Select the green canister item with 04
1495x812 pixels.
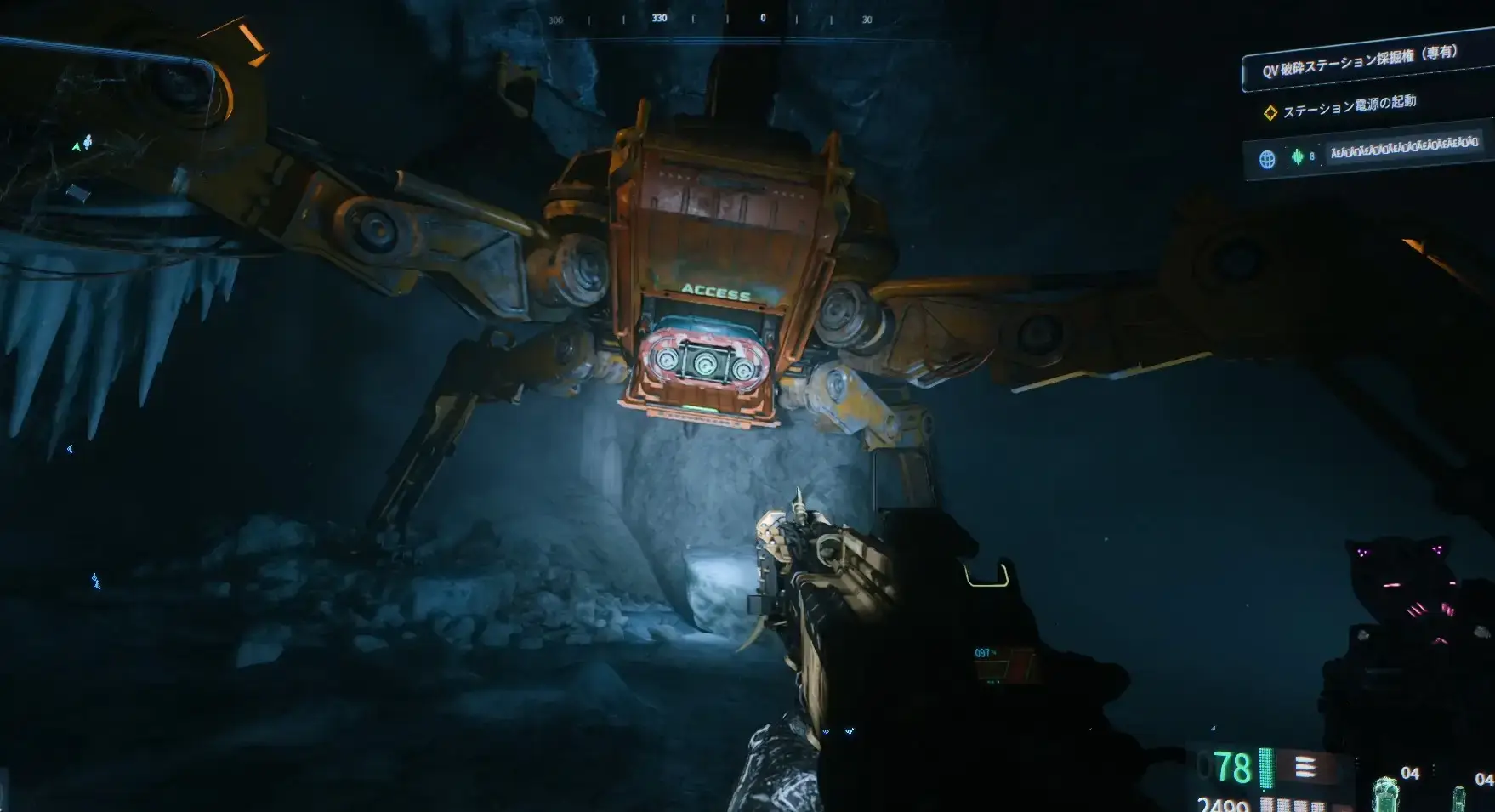1386,792
